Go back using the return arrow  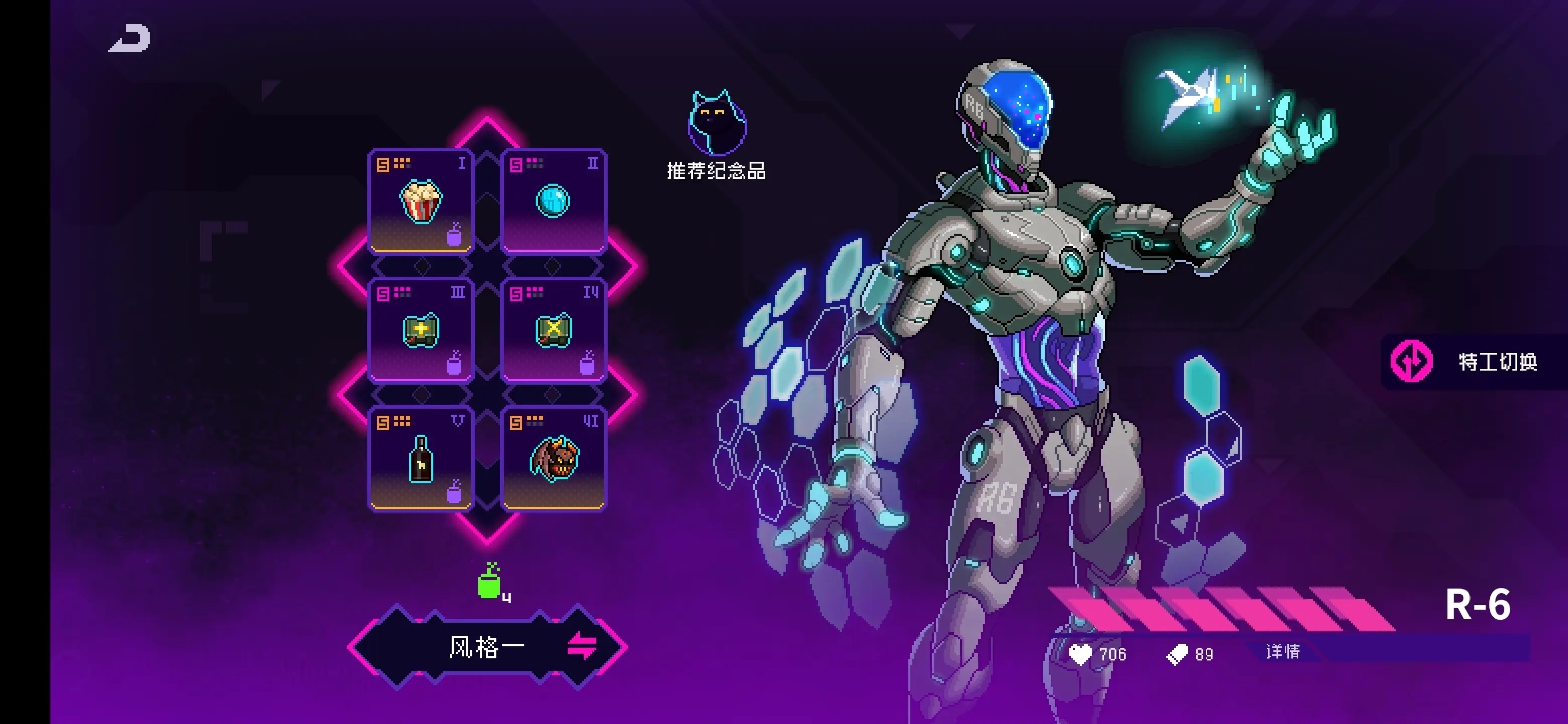(x=130, y=38)
